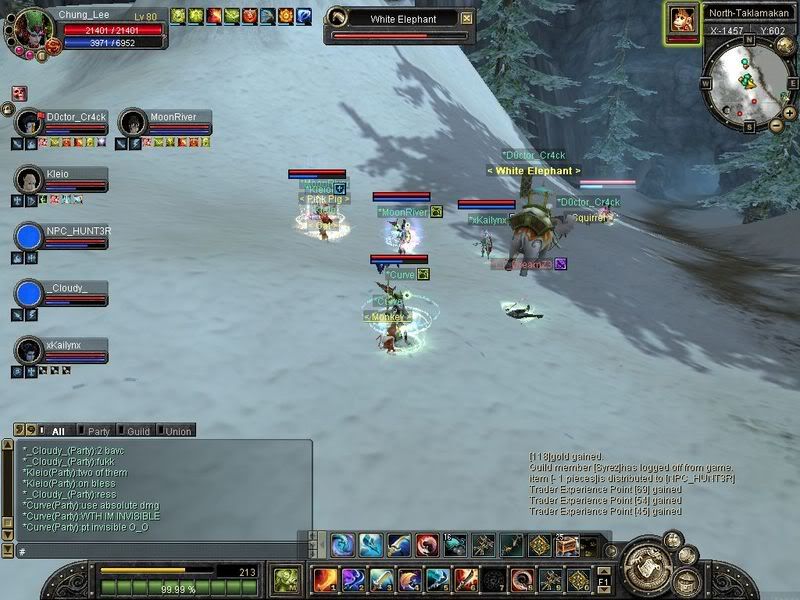Click Chung_Lee character portrait
This screenshot has height=600, width=800.
(x=27, y=27)
